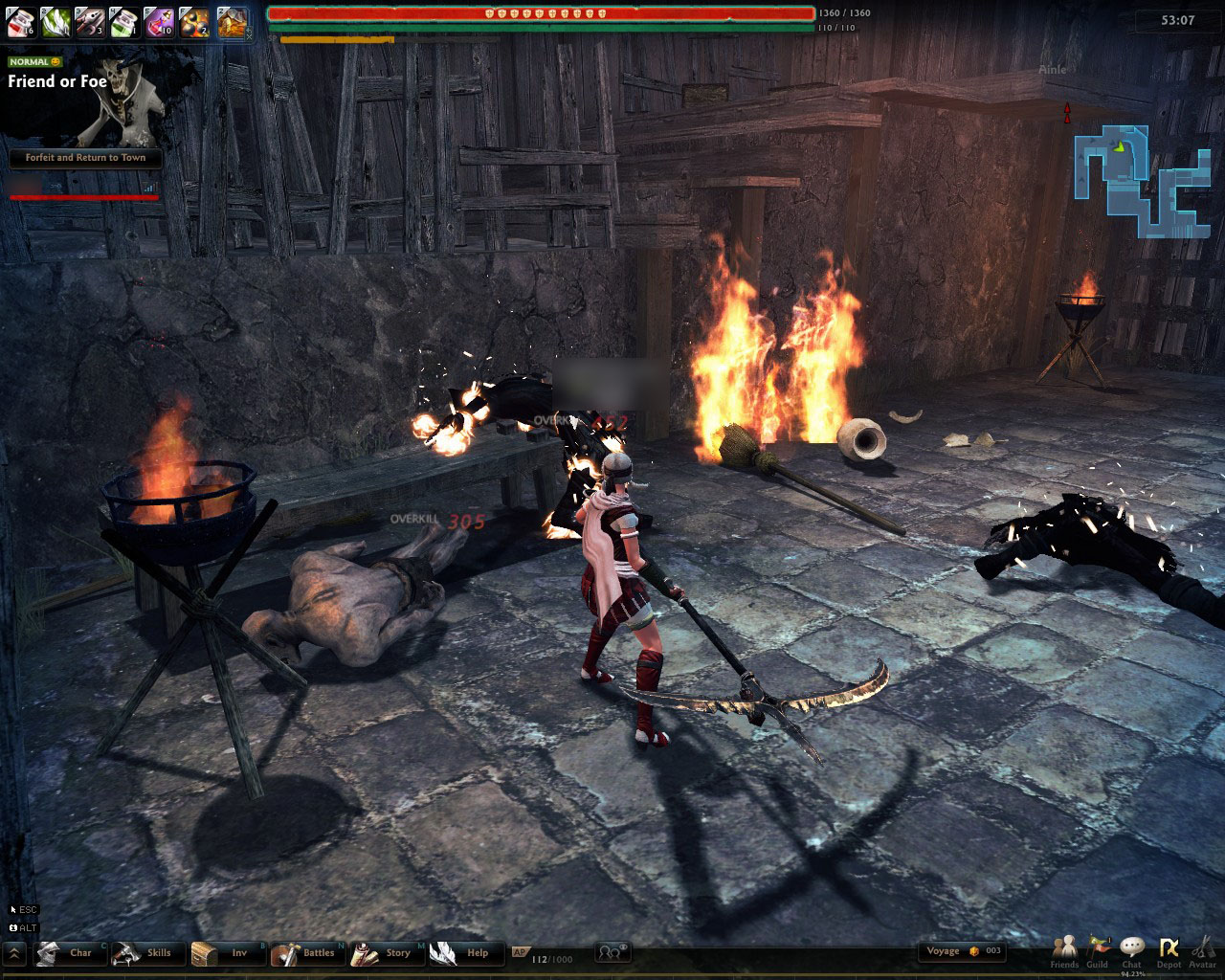The image size is (1225, 980).
Task: Open the Chat window
Action: (x=1132, y=950)
